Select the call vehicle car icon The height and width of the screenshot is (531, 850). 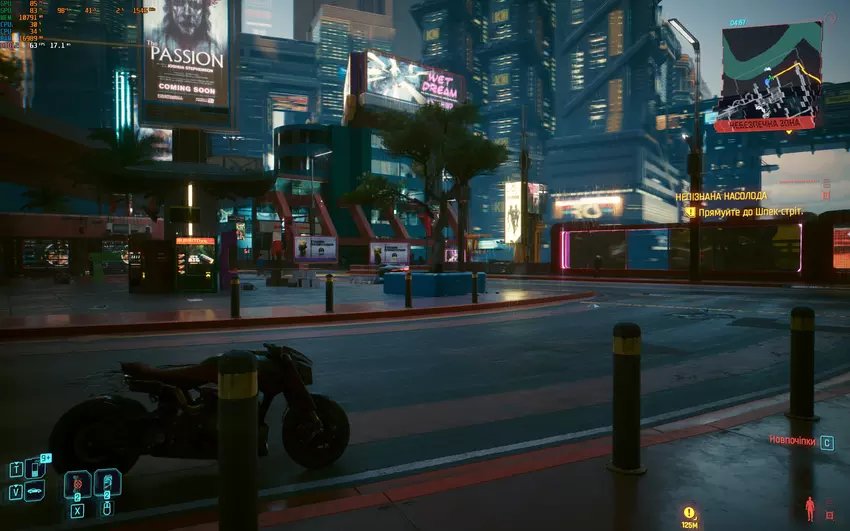35,490
